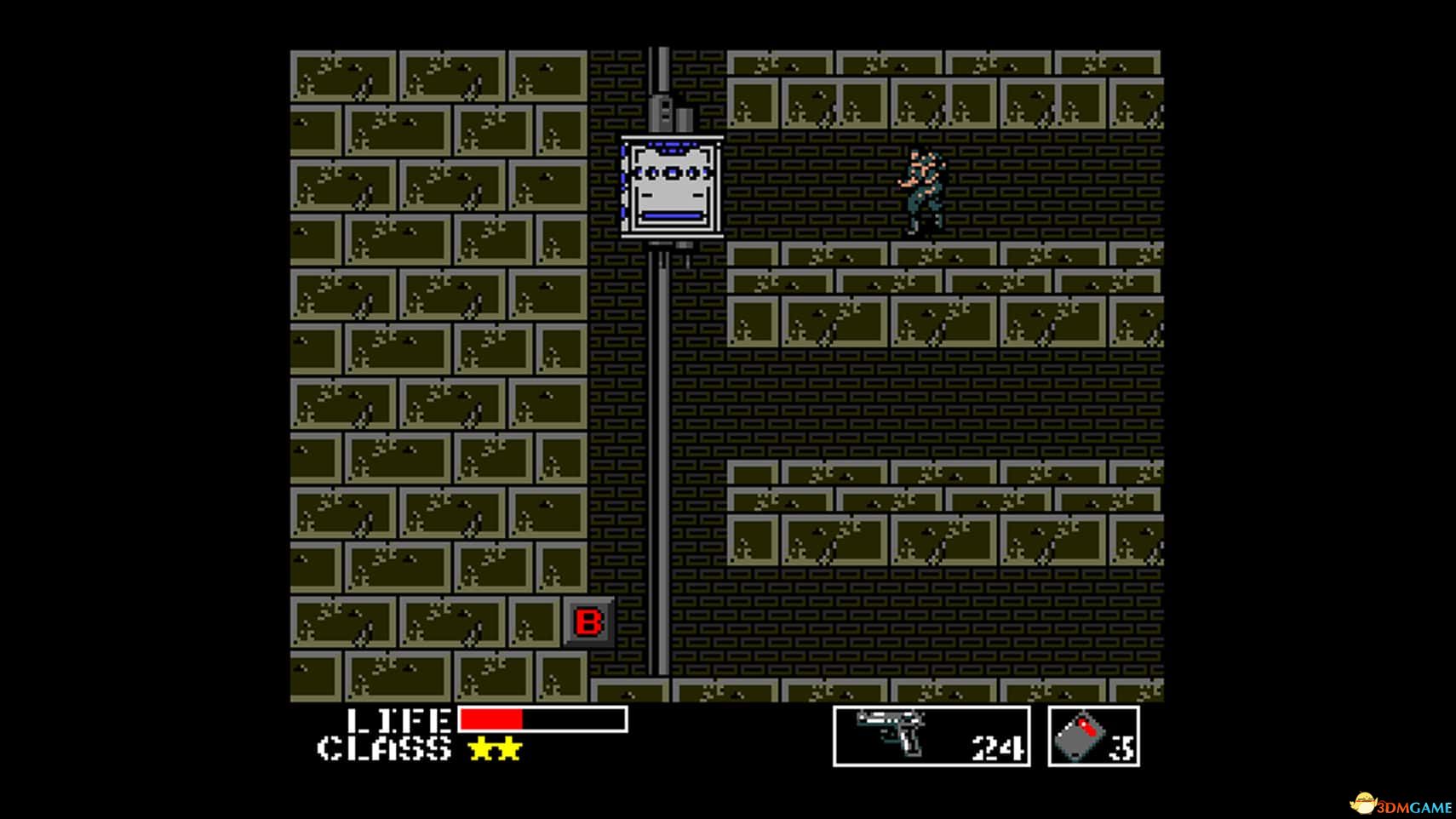This screenshot has height=819, width=1456.
Task: Toggle the camera lens on the wall device
Action: 673,173
